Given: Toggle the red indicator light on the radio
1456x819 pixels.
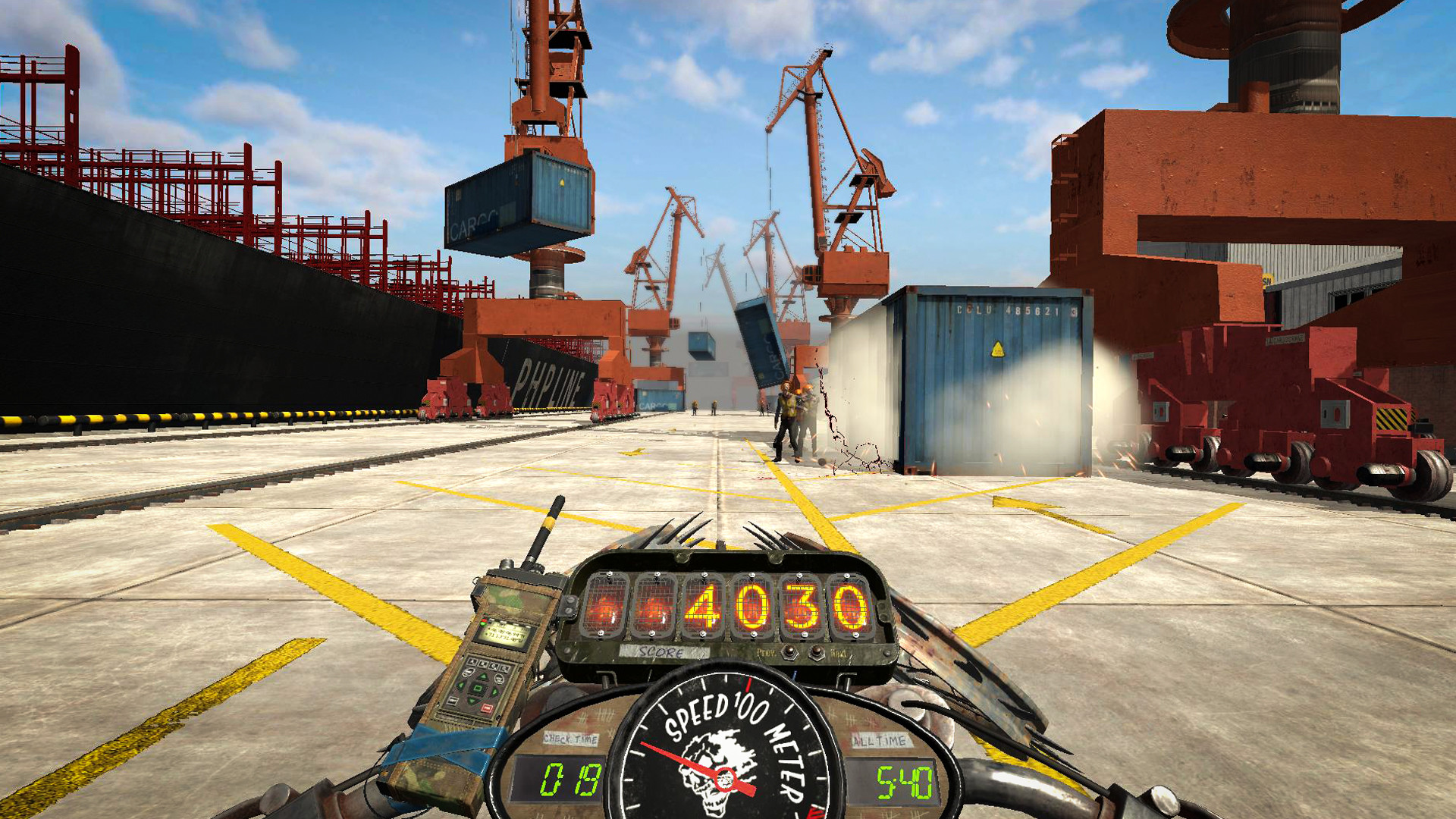Looking at the screenshot, I should 484,620.
